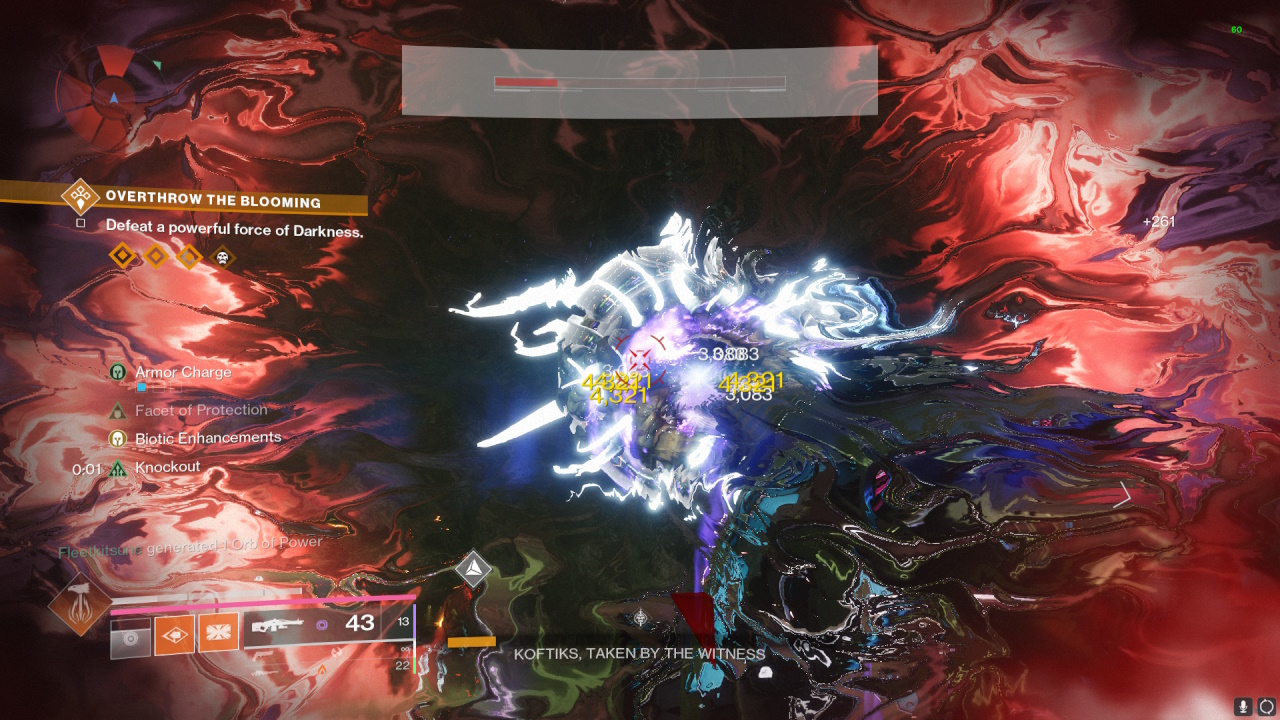This screenshot has height=720, width=1280.
Task: Click the Biotic Enhancements buff icon
Action: pyautogui.click(x=120, y=437)
